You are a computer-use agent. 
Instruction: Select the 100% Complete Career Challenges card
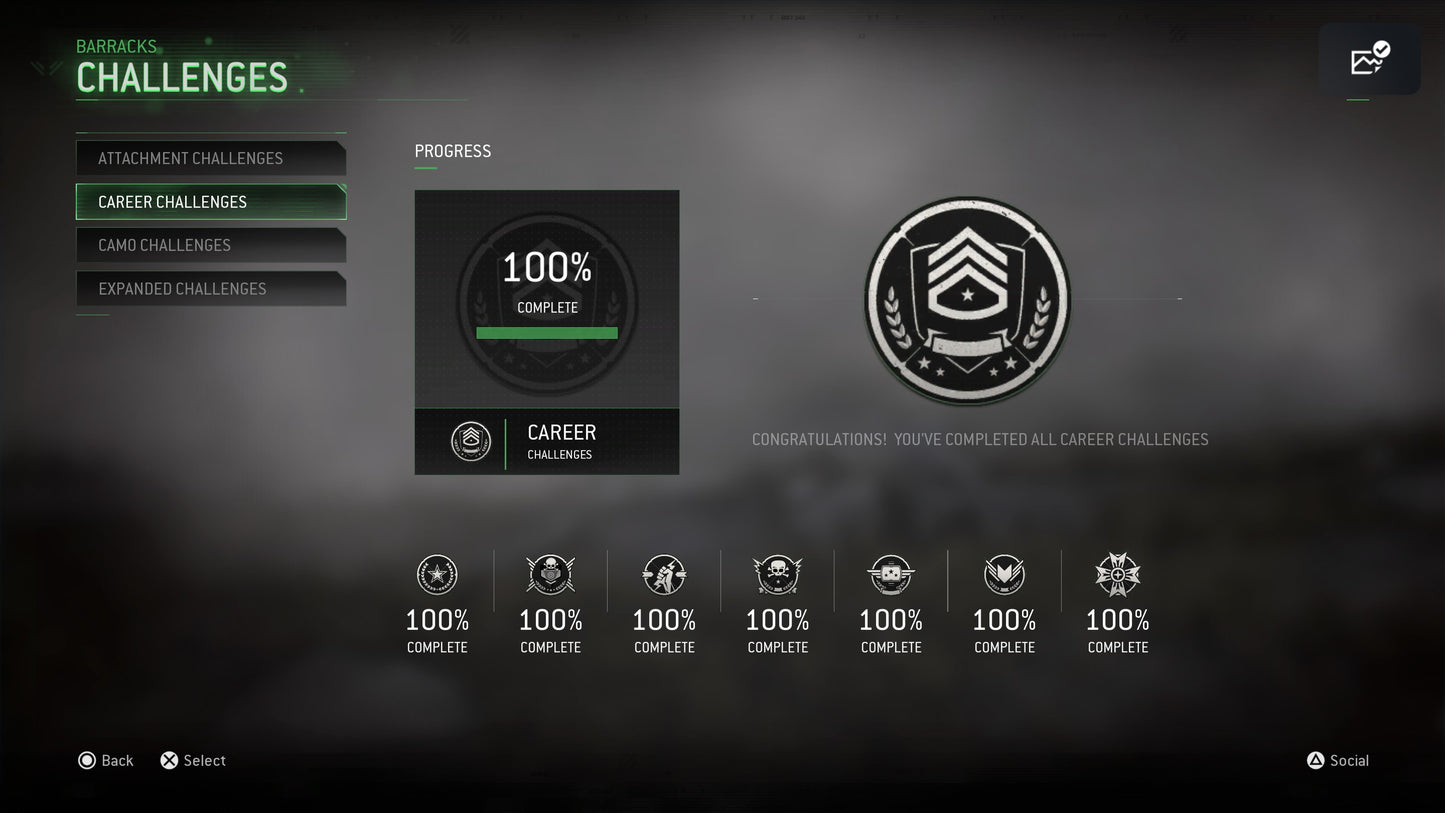click(x=547, y=300)
